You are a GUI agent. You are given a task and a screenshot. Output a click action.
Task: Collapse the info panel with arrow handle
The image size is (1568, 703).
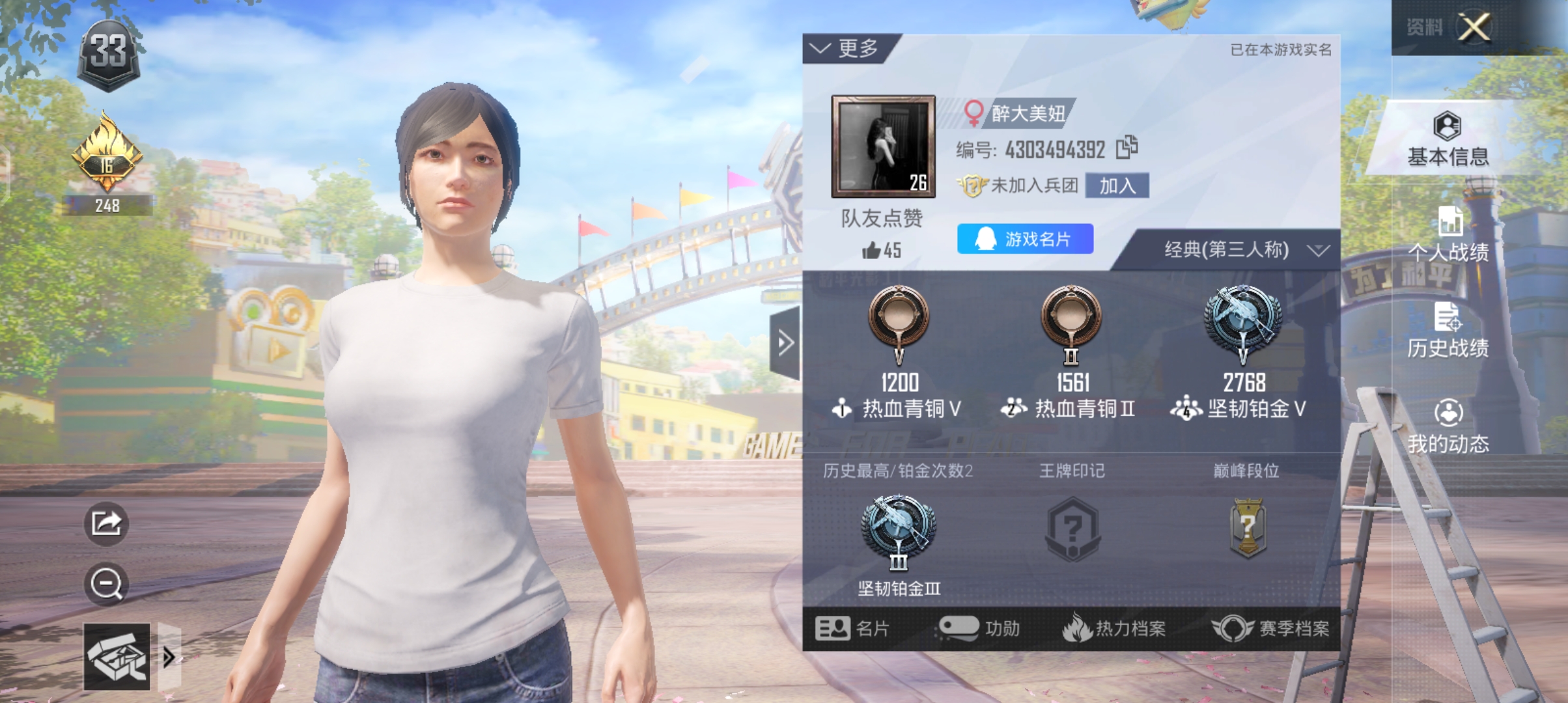coord(785,343)
